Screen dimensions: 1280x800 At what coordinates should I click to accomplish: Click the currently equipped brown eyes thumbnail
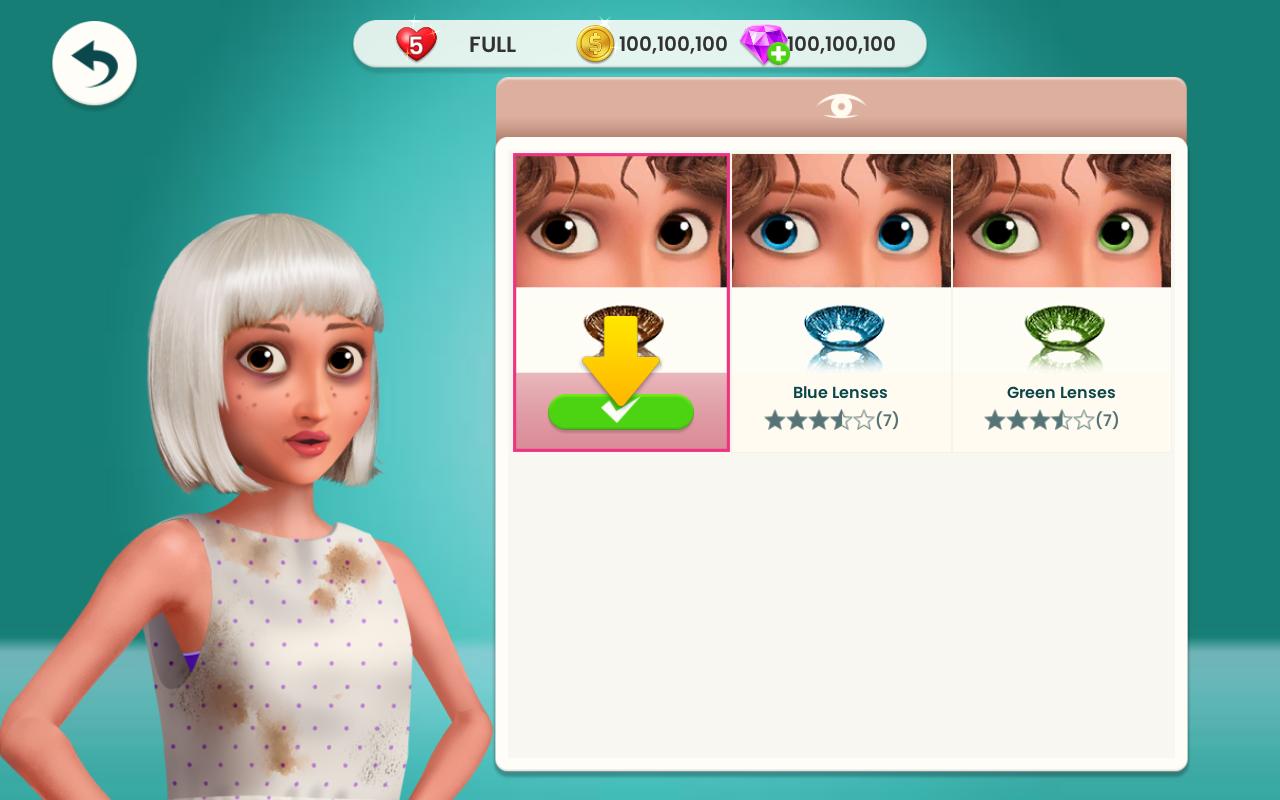point(621,220)
